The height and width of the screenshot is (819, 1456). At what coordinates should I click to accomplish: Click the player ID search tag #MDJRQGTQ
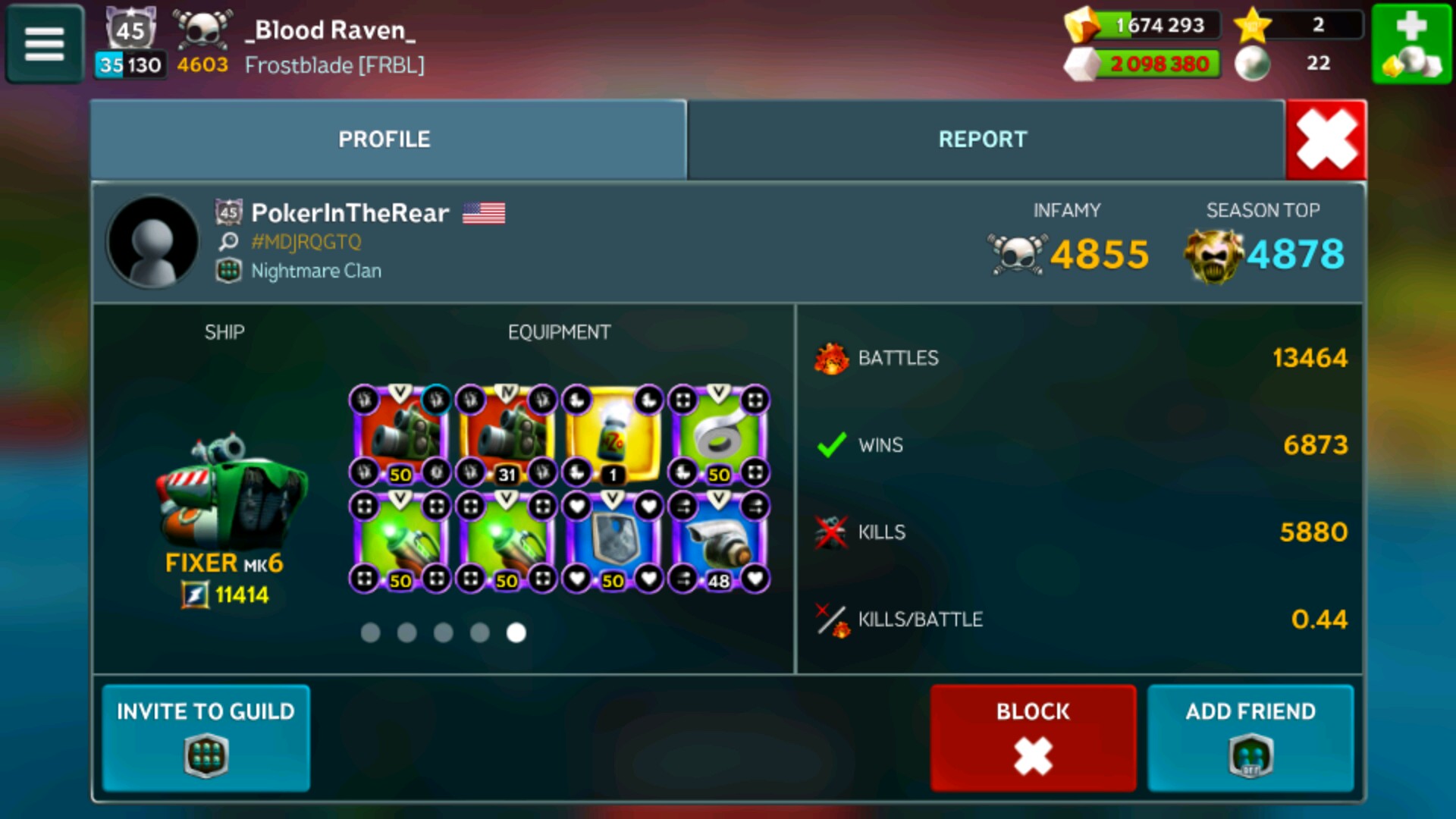pyautogui.click(x=306, y=242)
